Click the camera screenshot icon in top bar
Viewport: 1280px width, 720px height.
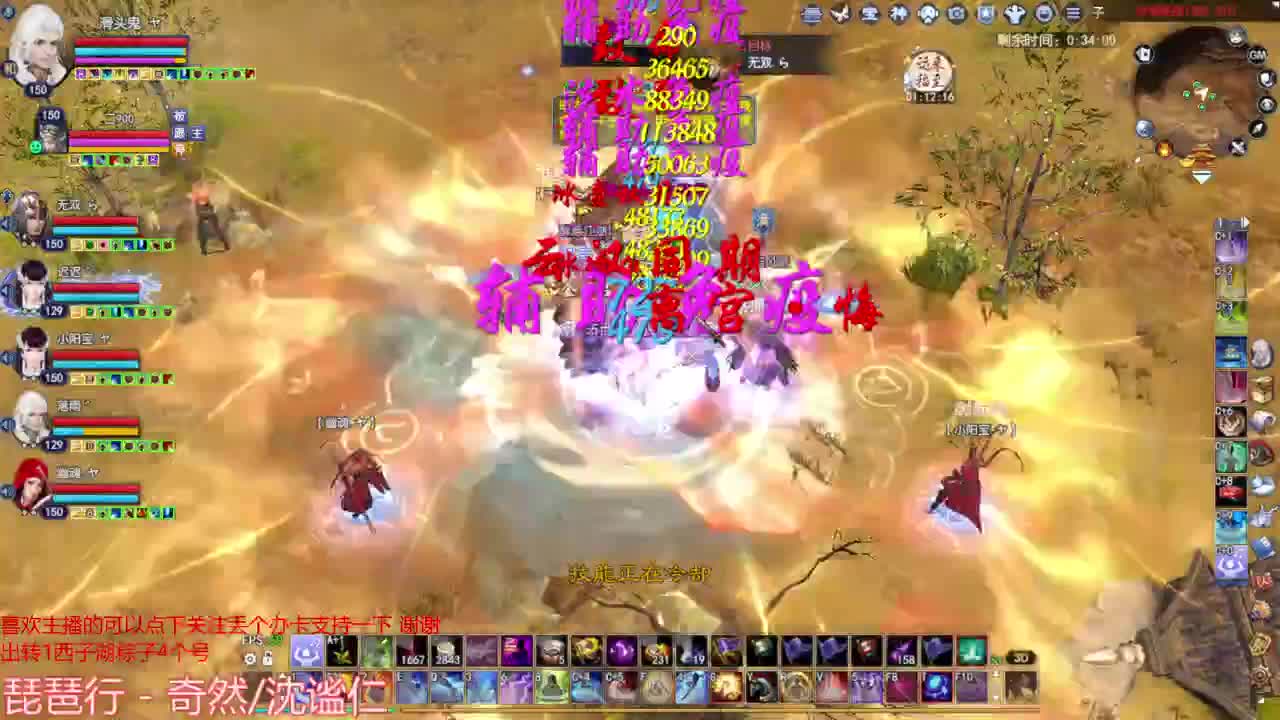click(955, 14)
